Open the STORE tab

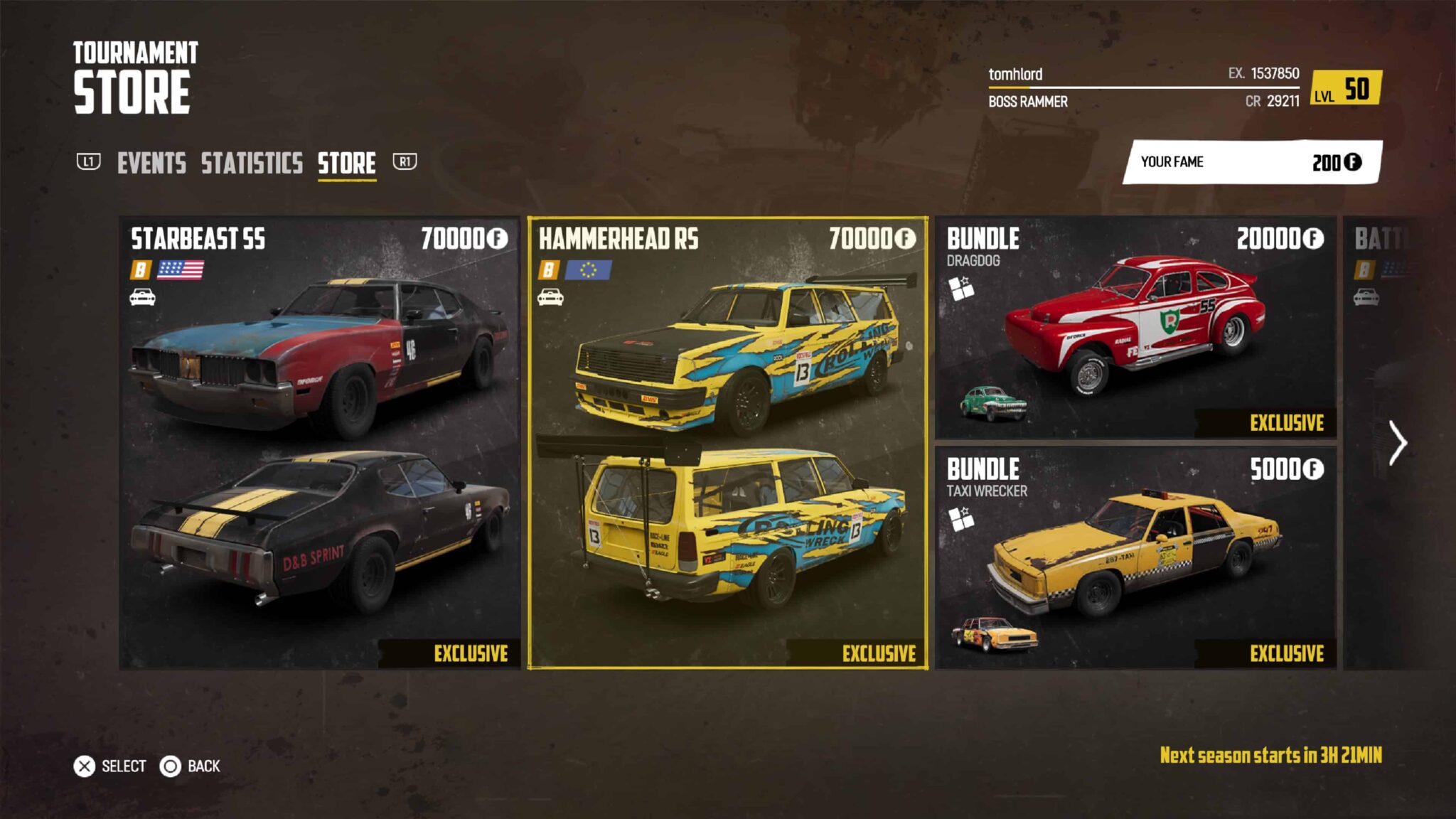pos(346,163)
